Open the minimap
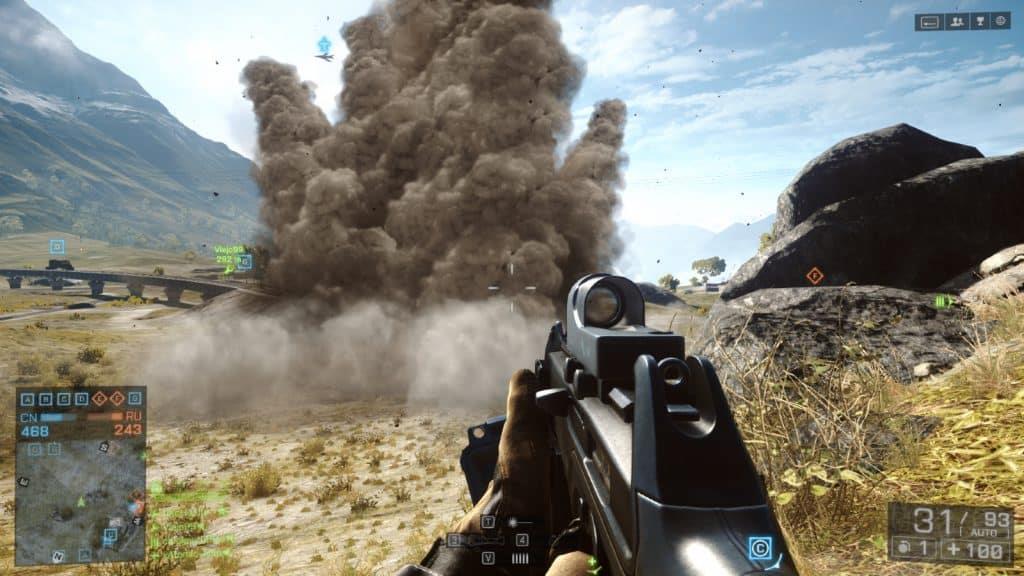Screen dimensions: 1024x576 click(80, 493)
